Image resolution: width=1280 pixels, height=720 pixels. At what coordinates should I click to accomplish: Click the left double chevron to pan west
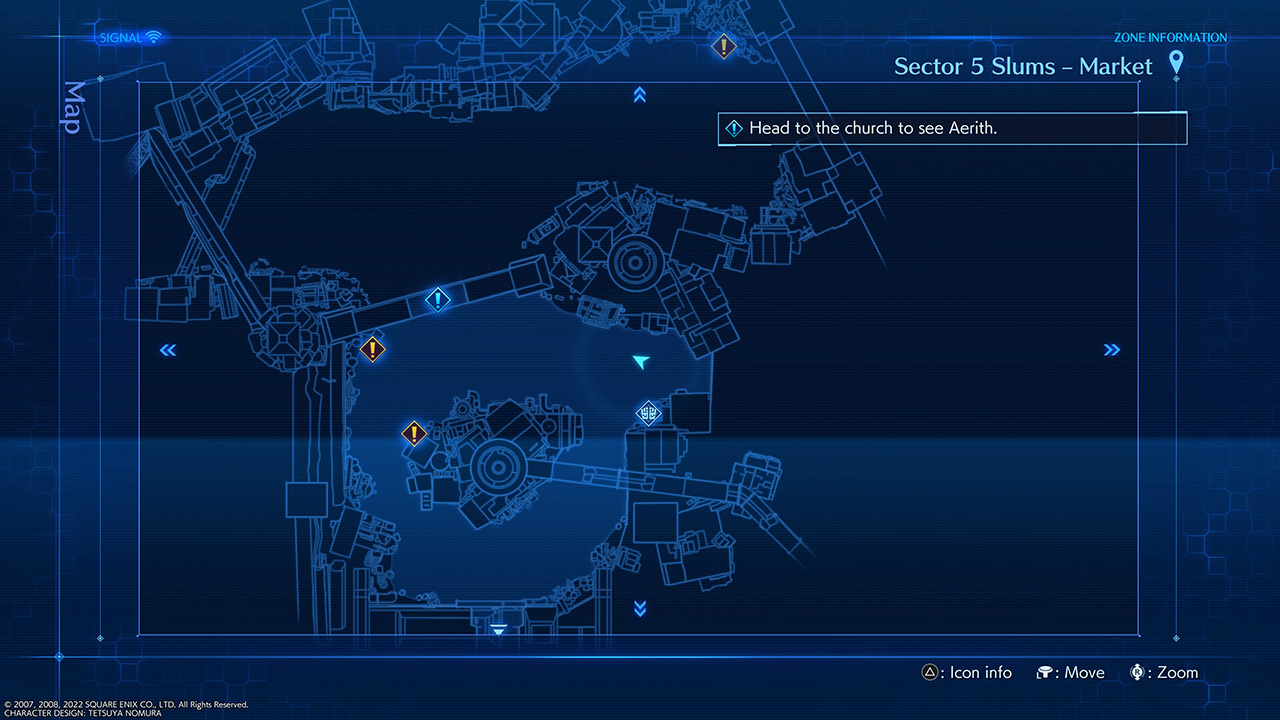tap(167, 350)
